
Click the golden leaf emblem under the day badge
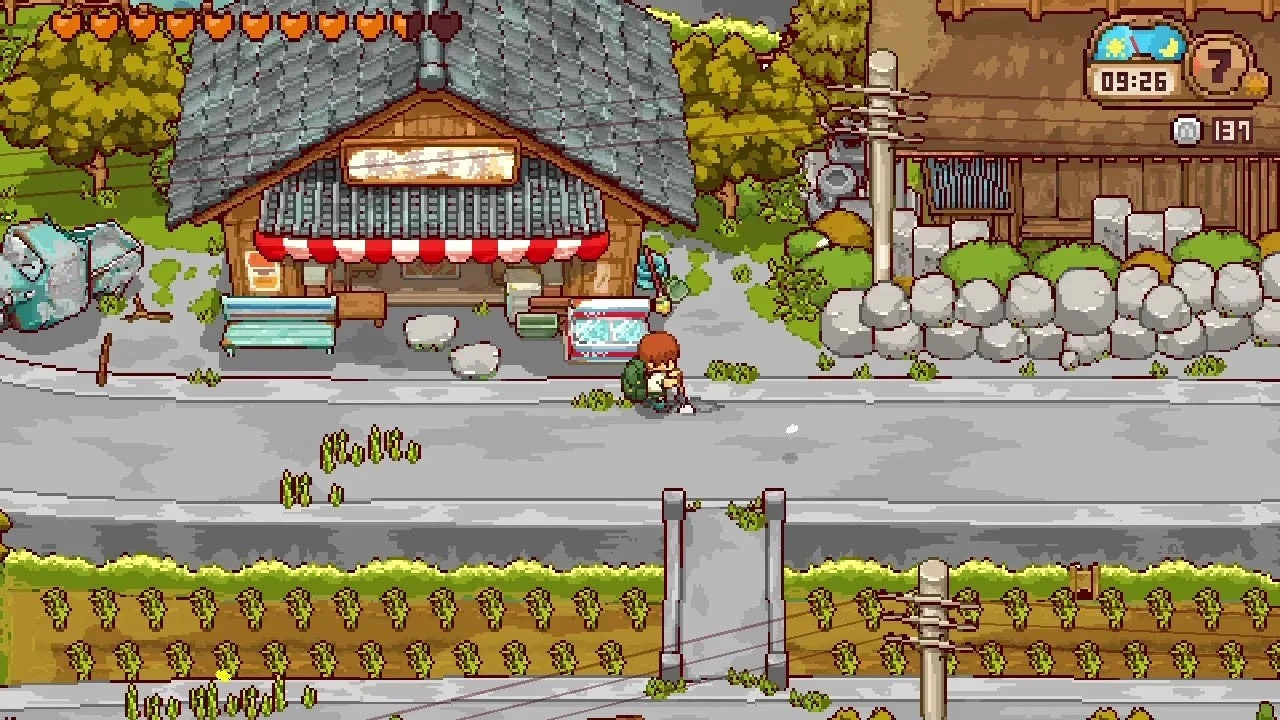coord(1254,85)
